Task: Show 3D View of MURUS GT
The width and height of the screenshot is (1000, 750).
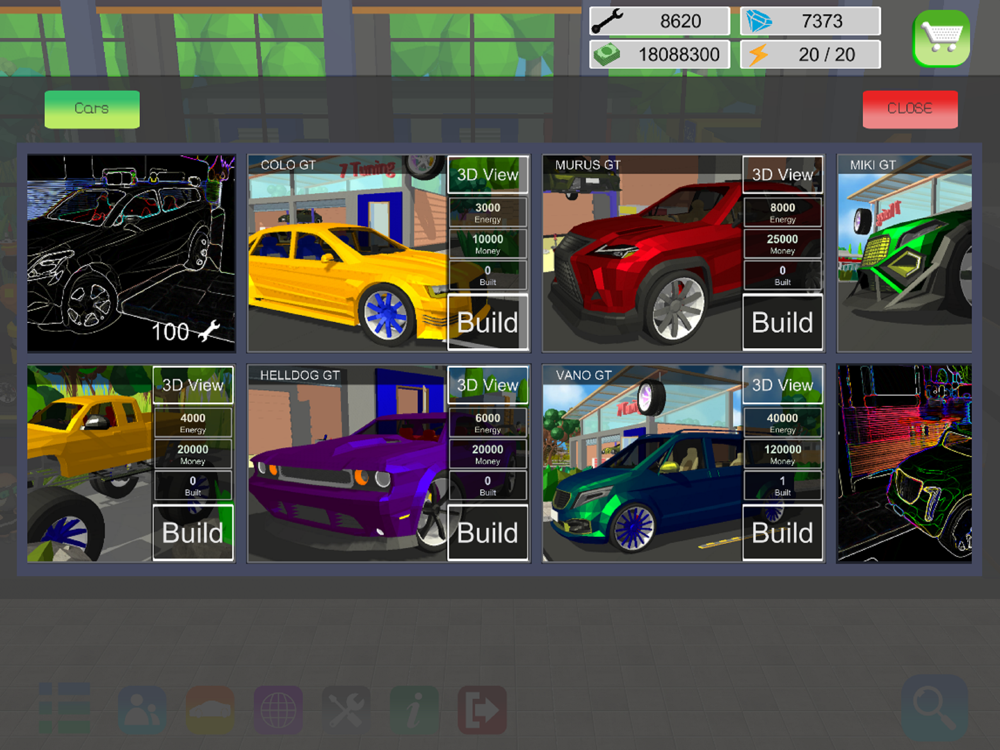Action: pos(782,174)
